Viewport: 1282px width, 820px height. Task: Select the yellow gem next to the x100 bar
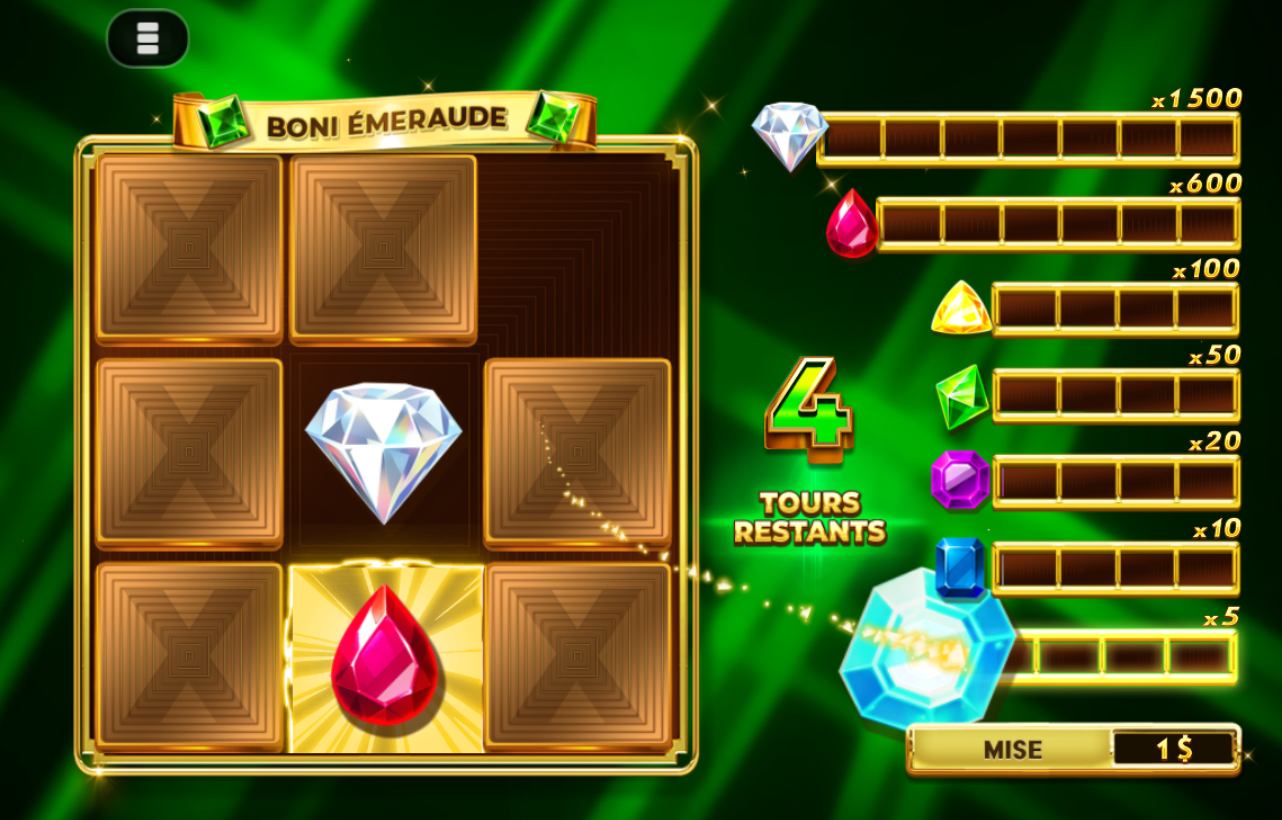pos(962,311)
